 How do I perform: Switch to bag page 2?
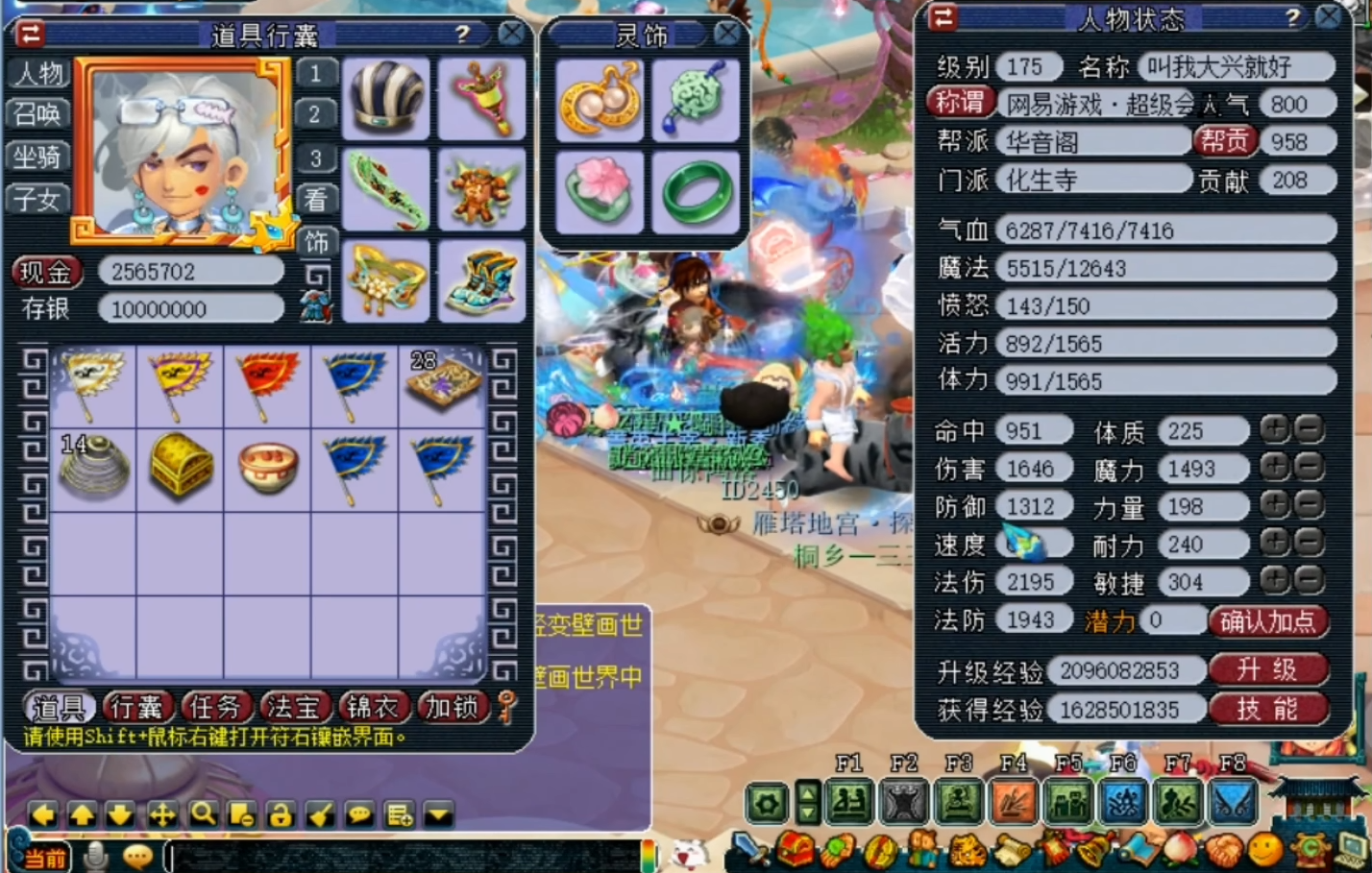coord(317,113)
